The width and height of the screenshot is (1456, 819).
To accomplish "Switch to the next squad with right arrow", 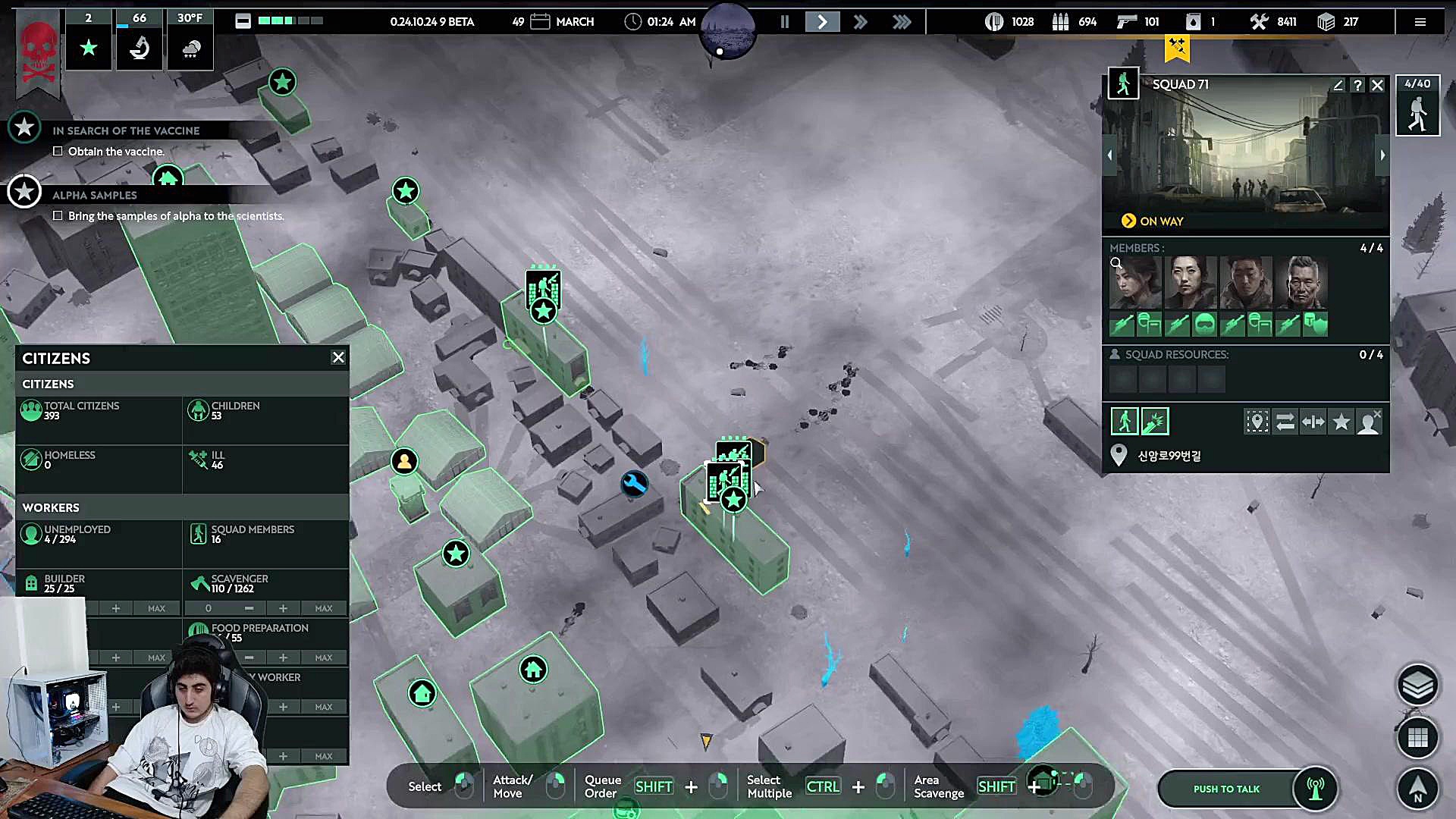I will (x=1382, y=155).
